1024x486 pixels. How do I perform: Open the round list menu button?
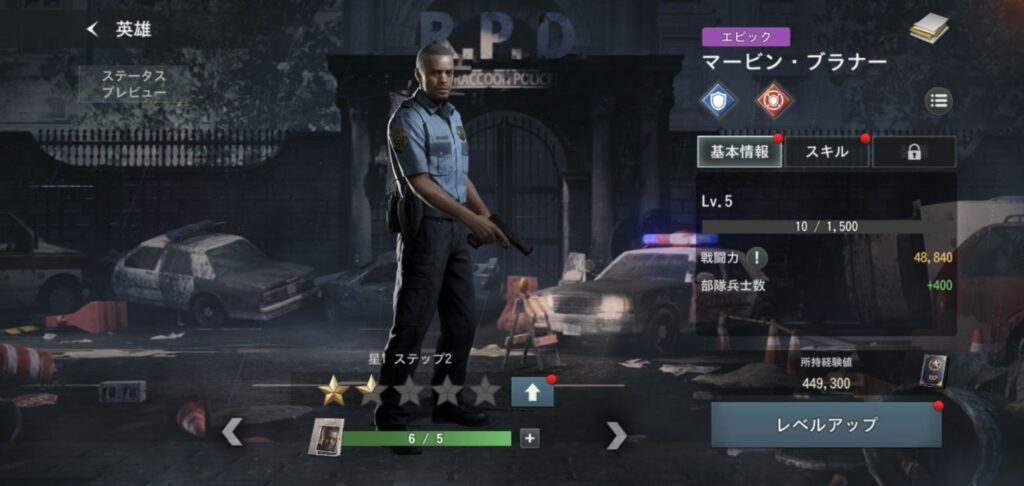(x=937, y=99)
